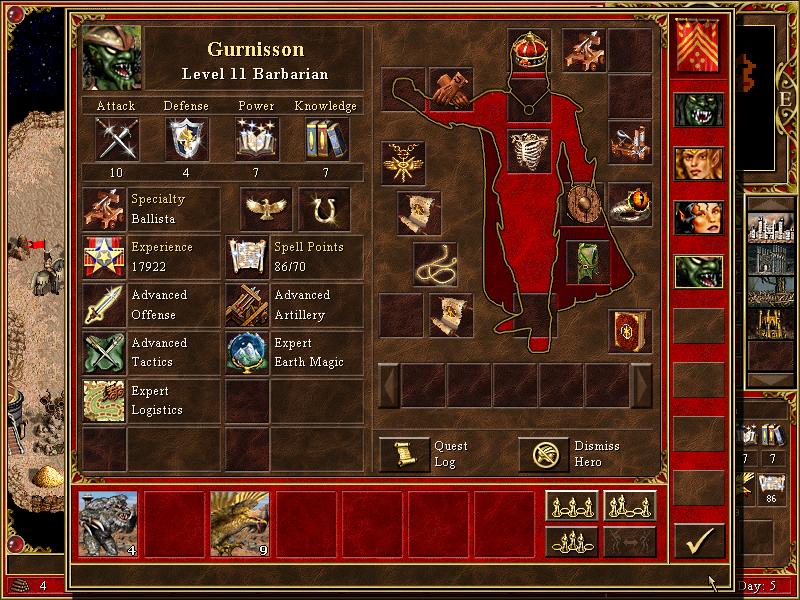The height and width of the screenshot is (600, 800).
Task: Select the crown helmet artifact slot
Action: (529, 50)
